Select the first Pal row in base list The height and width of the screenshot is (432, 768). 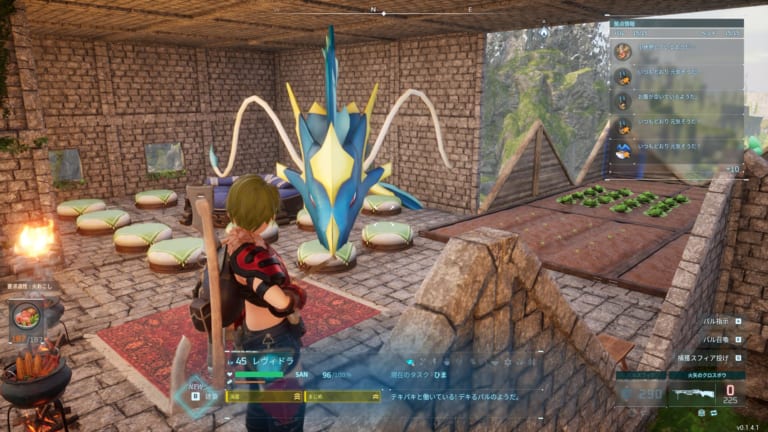pos(676,51)
